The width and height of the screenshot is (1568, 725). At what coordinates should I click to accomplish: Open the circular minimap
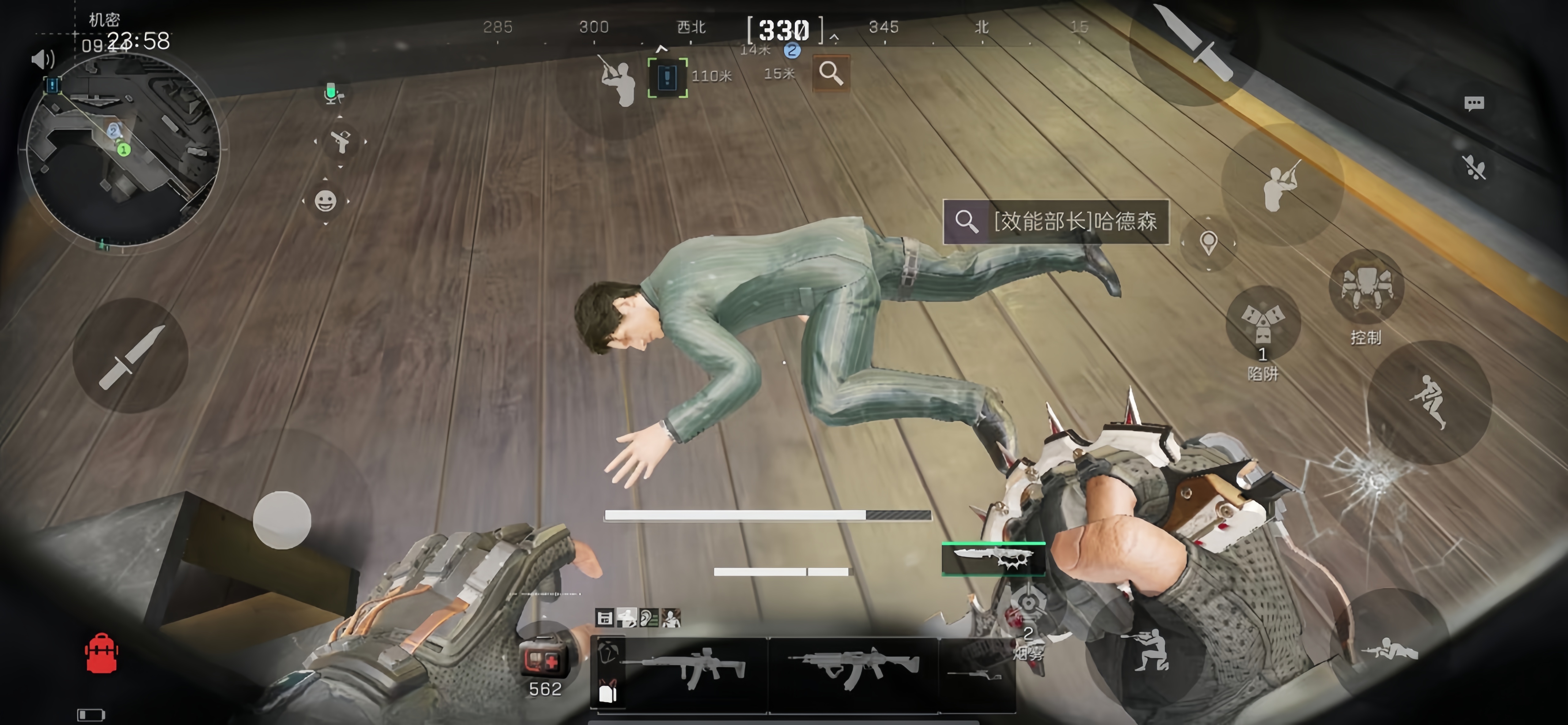[x=123, y=150]
